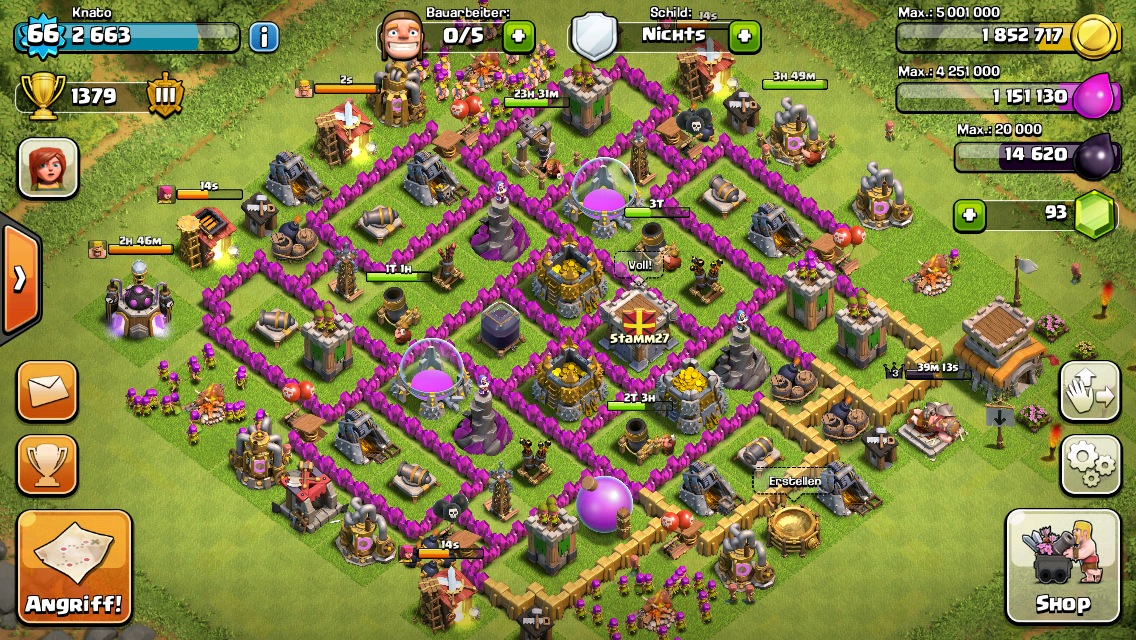Tap the Erstellen bubble on the barracks
Image resolution: width=1136 pixels, height=640 pixels.
click(794, 481)
